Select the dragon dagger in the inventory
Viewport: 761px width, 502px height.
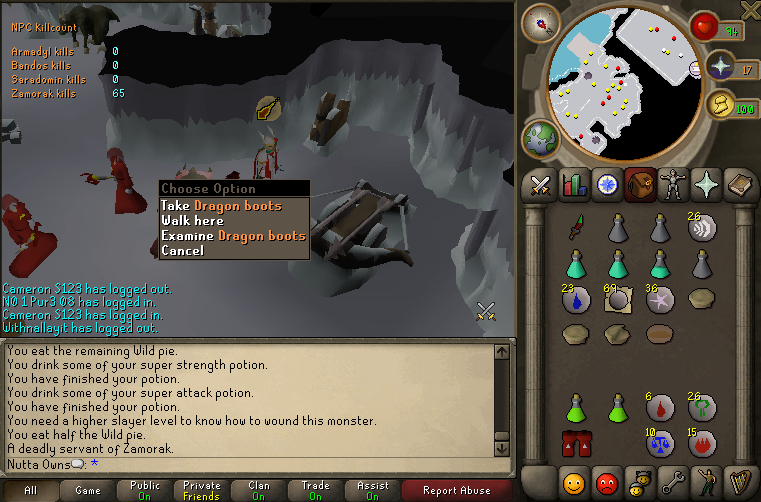pyautogui.click(x=575, y=228)
